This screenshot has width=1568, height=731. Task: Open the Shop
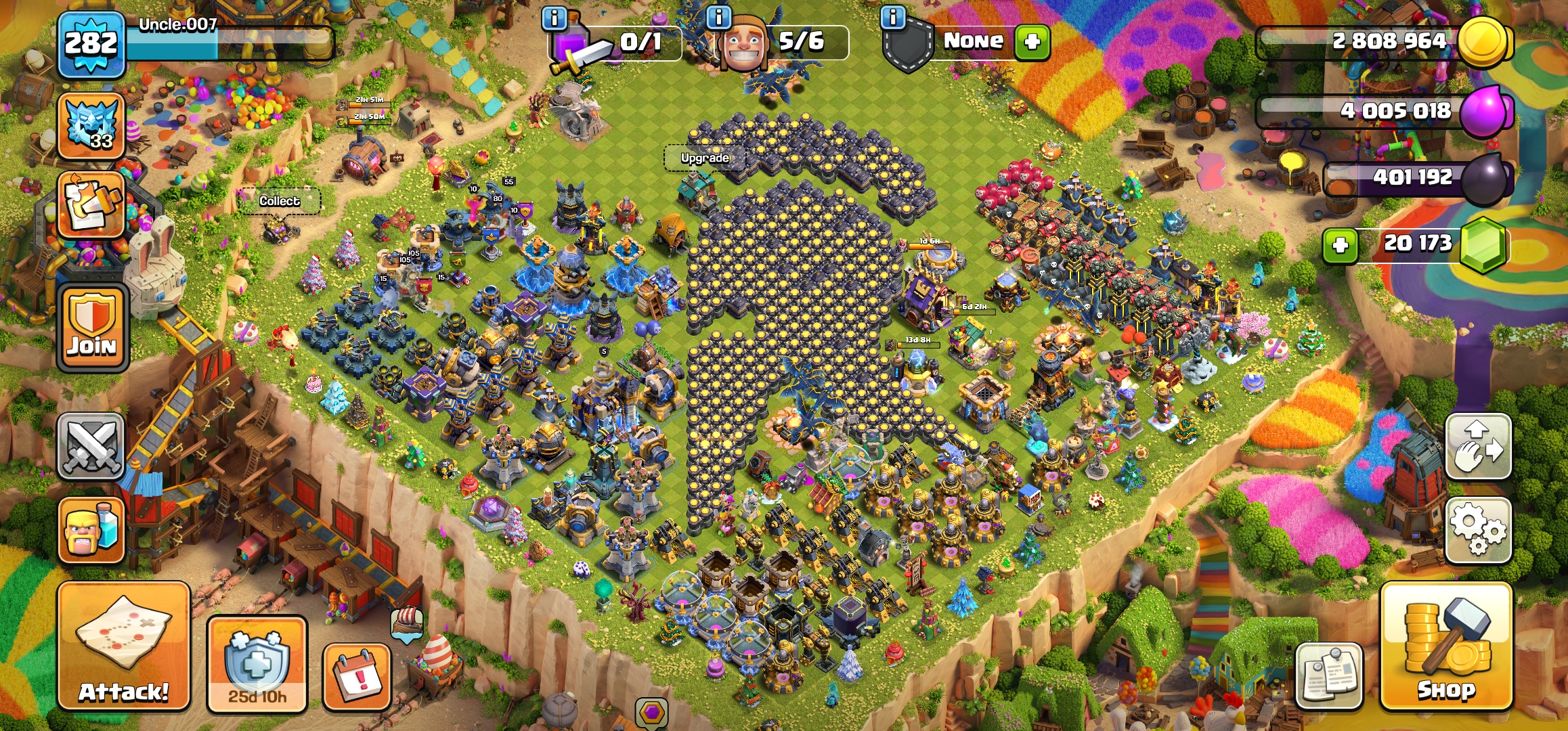point(1446,646)
